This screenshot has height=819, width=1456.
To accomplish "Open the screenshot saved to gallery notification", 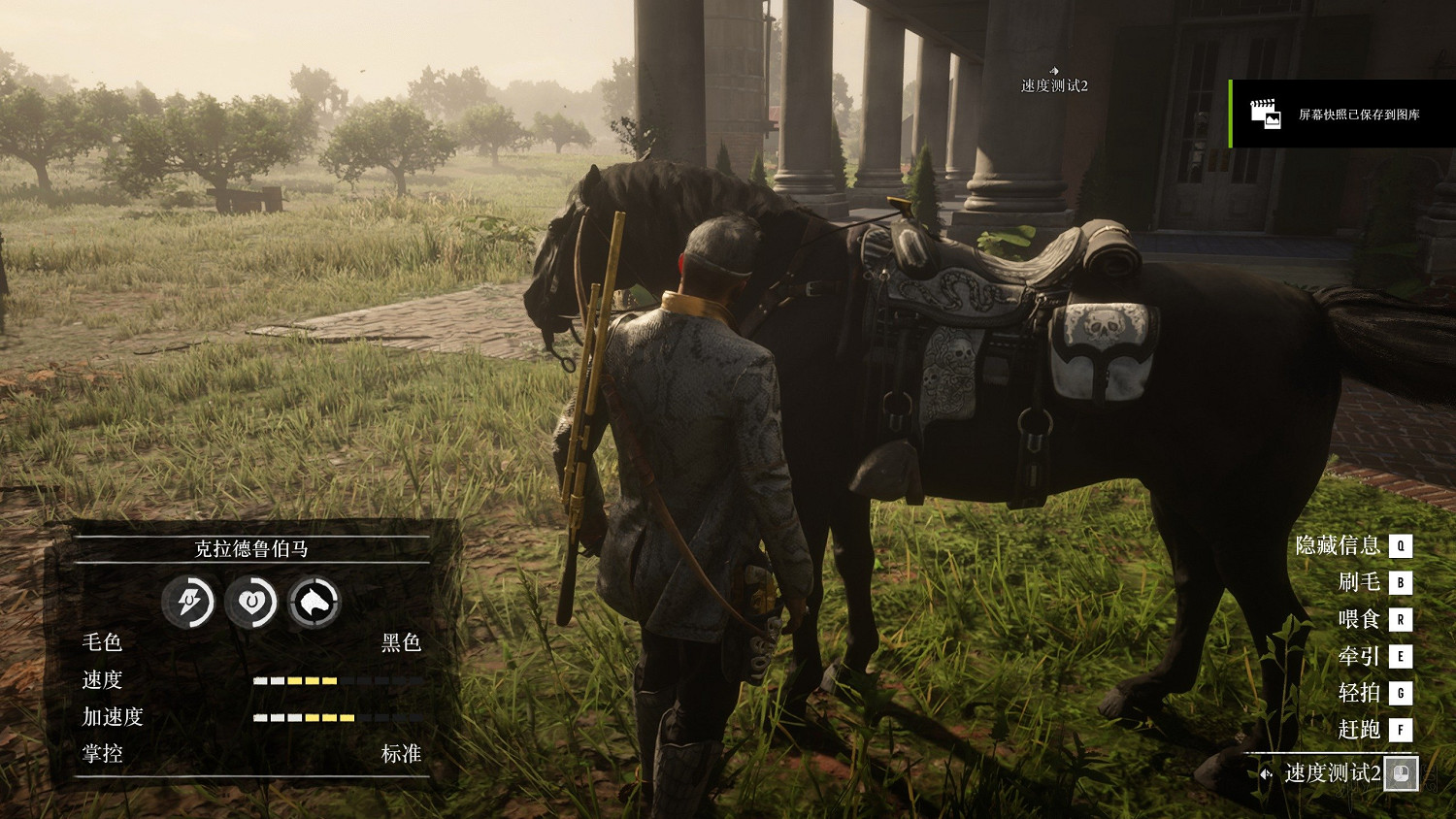I will click(x=1343, y=115).
